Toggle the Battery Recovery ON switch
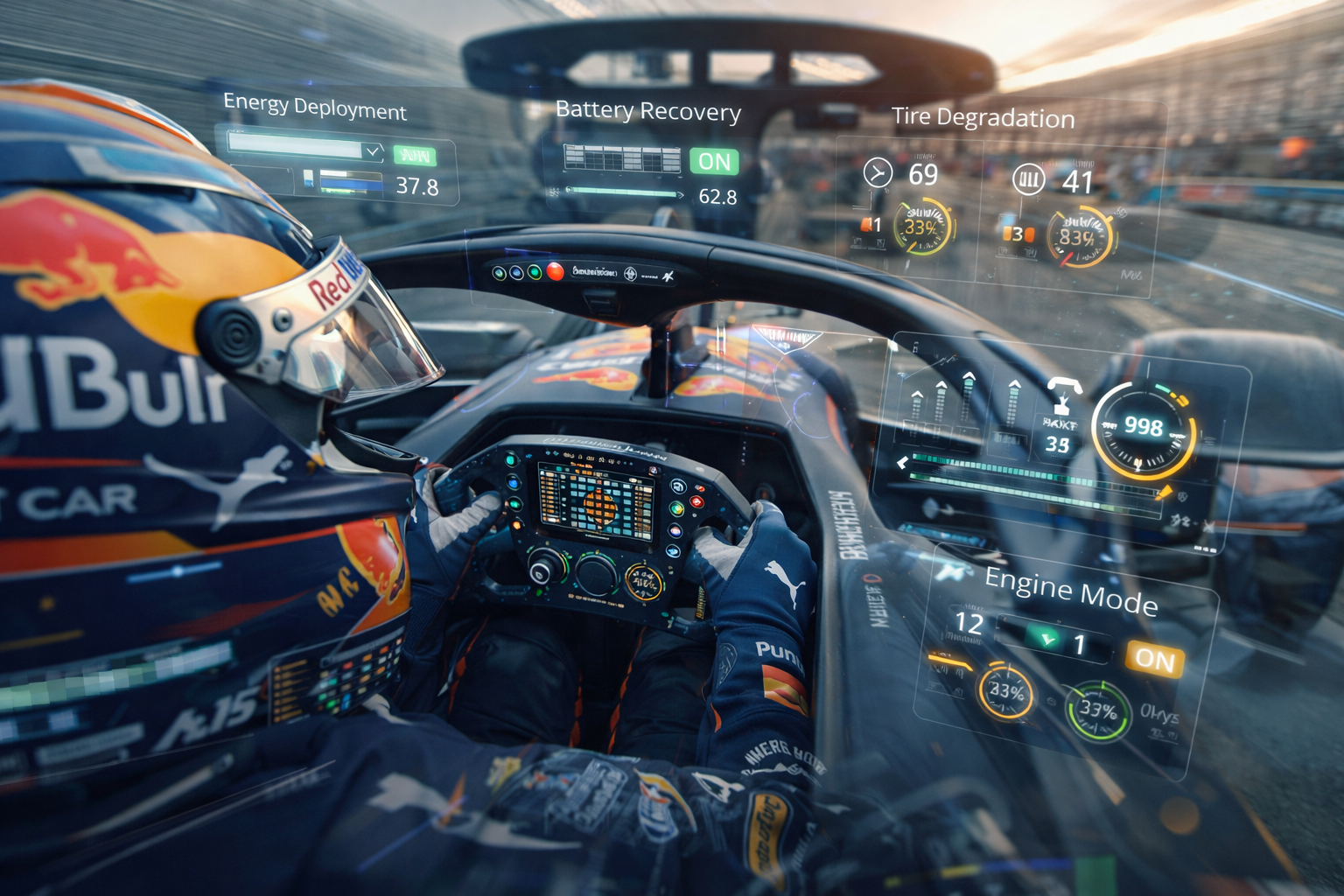Viewport: 1344px width, 896px height. 714,161
